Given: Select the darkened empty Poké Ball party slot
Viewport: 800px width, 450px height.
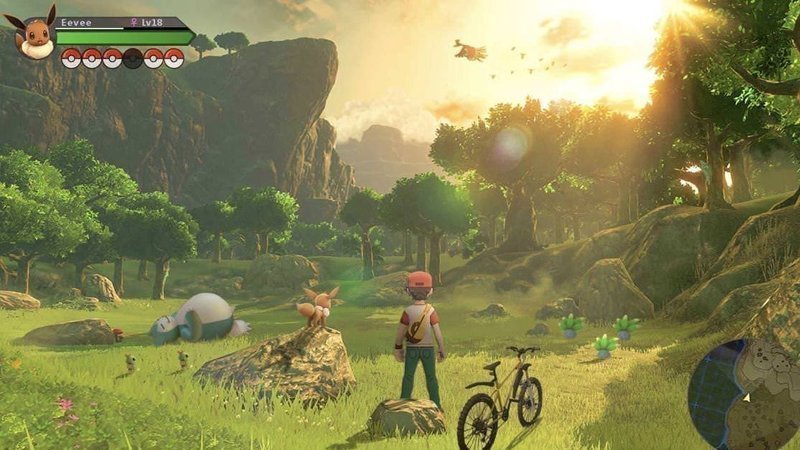Looking at the screenshot, I should [x=132, y=58].
